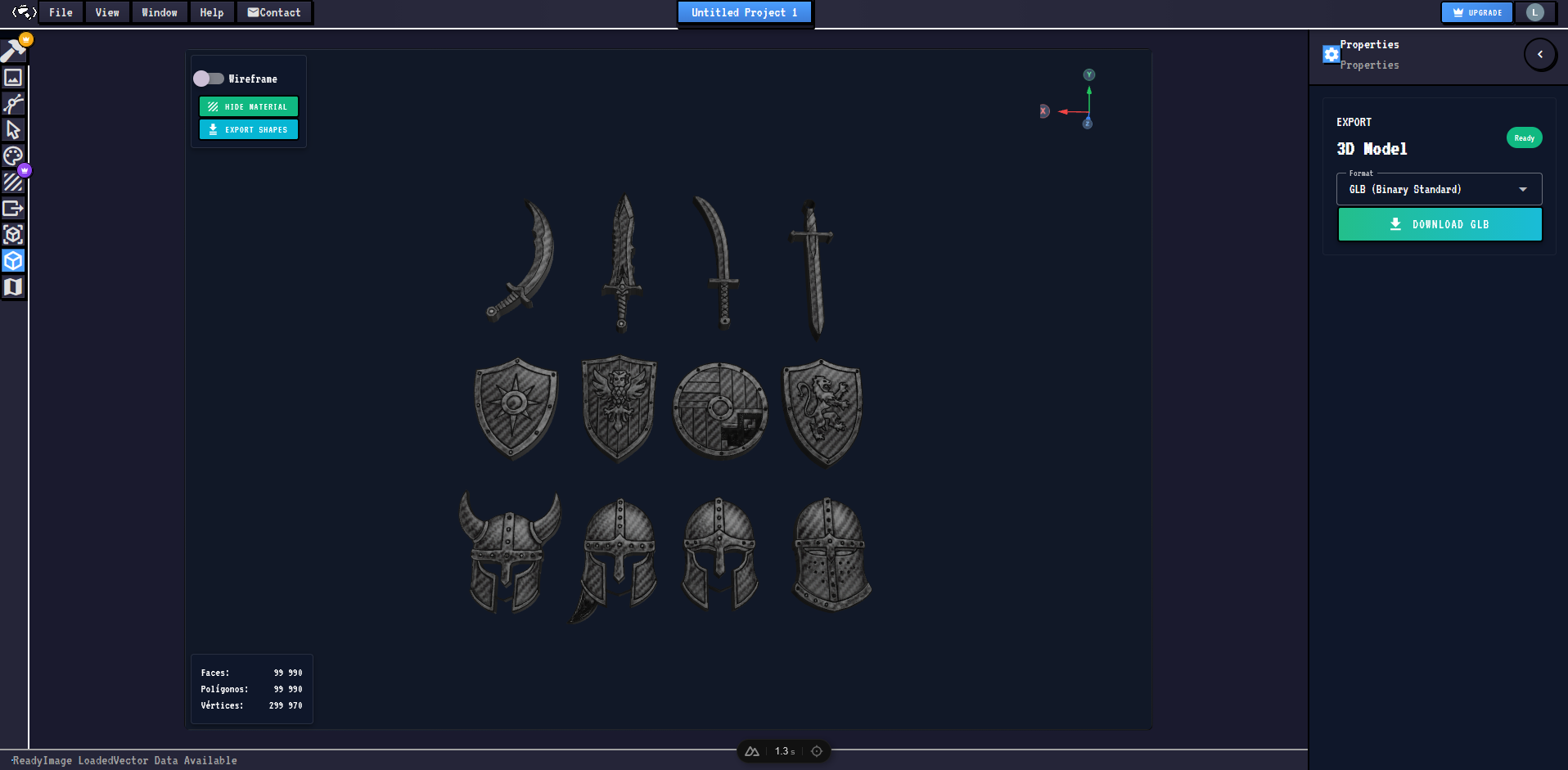Click Export Shapes button
This screenshot has width=1568, height=770.
click(248, 129)
